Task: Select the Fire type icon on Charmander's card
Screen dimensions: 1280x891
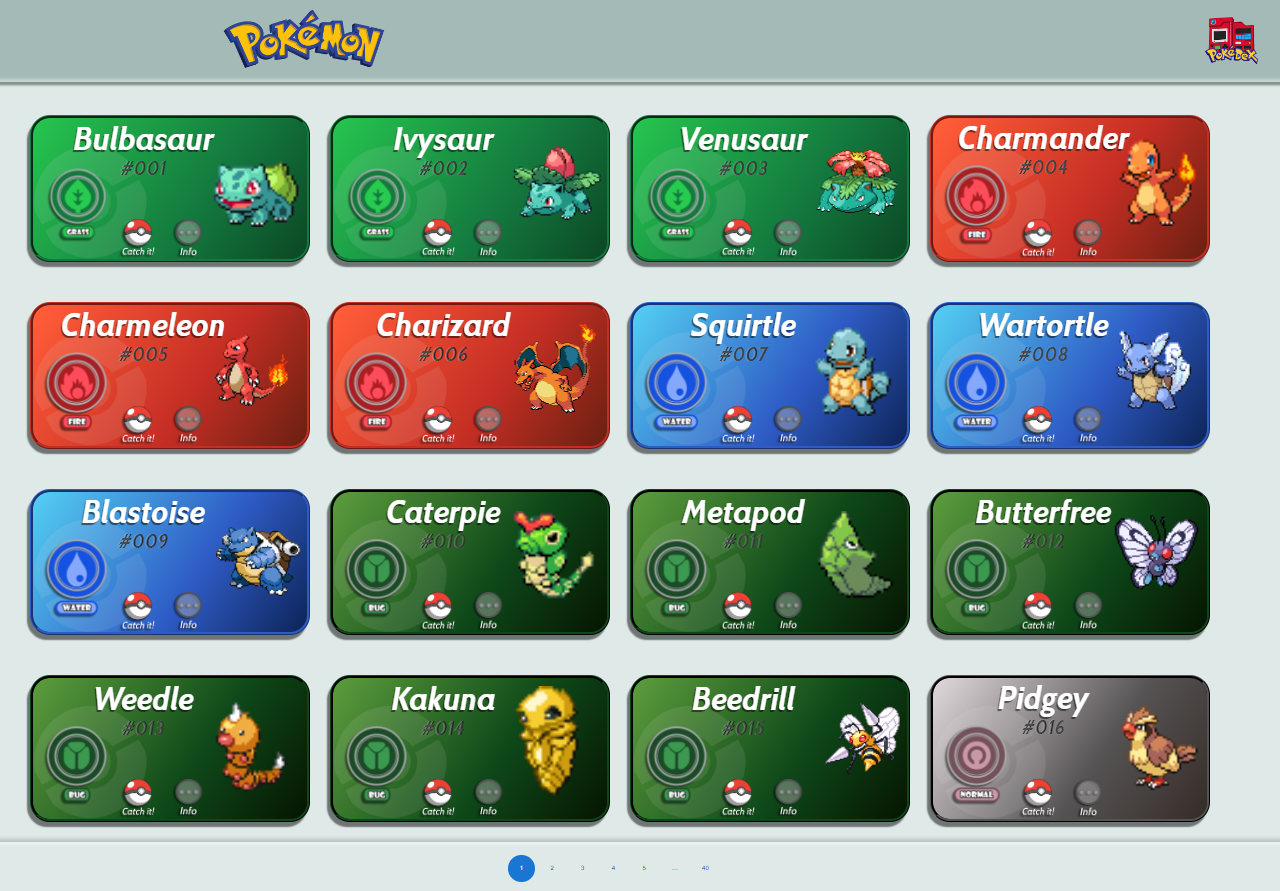Action: point(977,197)
